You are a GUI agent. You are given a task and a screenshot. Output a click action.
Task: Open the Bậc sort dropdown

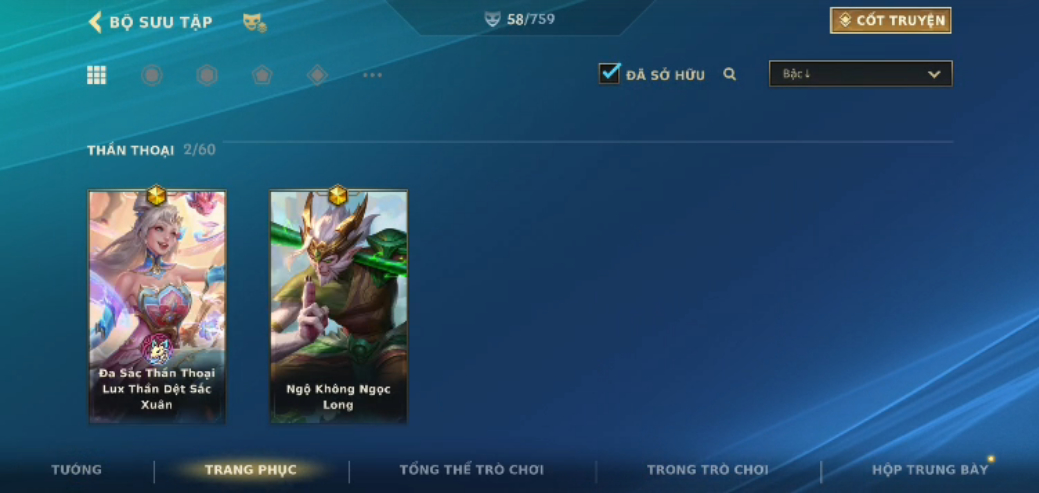tap(860, 74)
